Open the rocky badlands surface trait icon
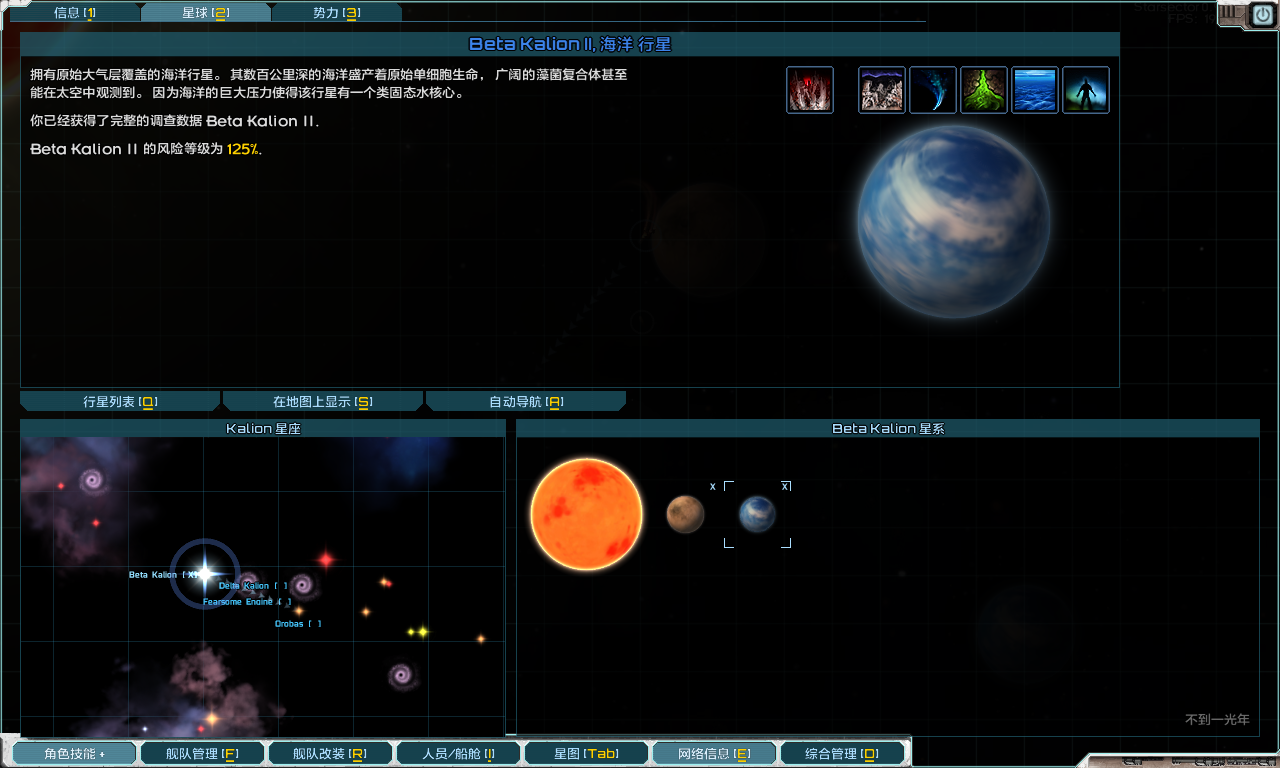This screenshot has height=768, width=1280. coord(881,88)
